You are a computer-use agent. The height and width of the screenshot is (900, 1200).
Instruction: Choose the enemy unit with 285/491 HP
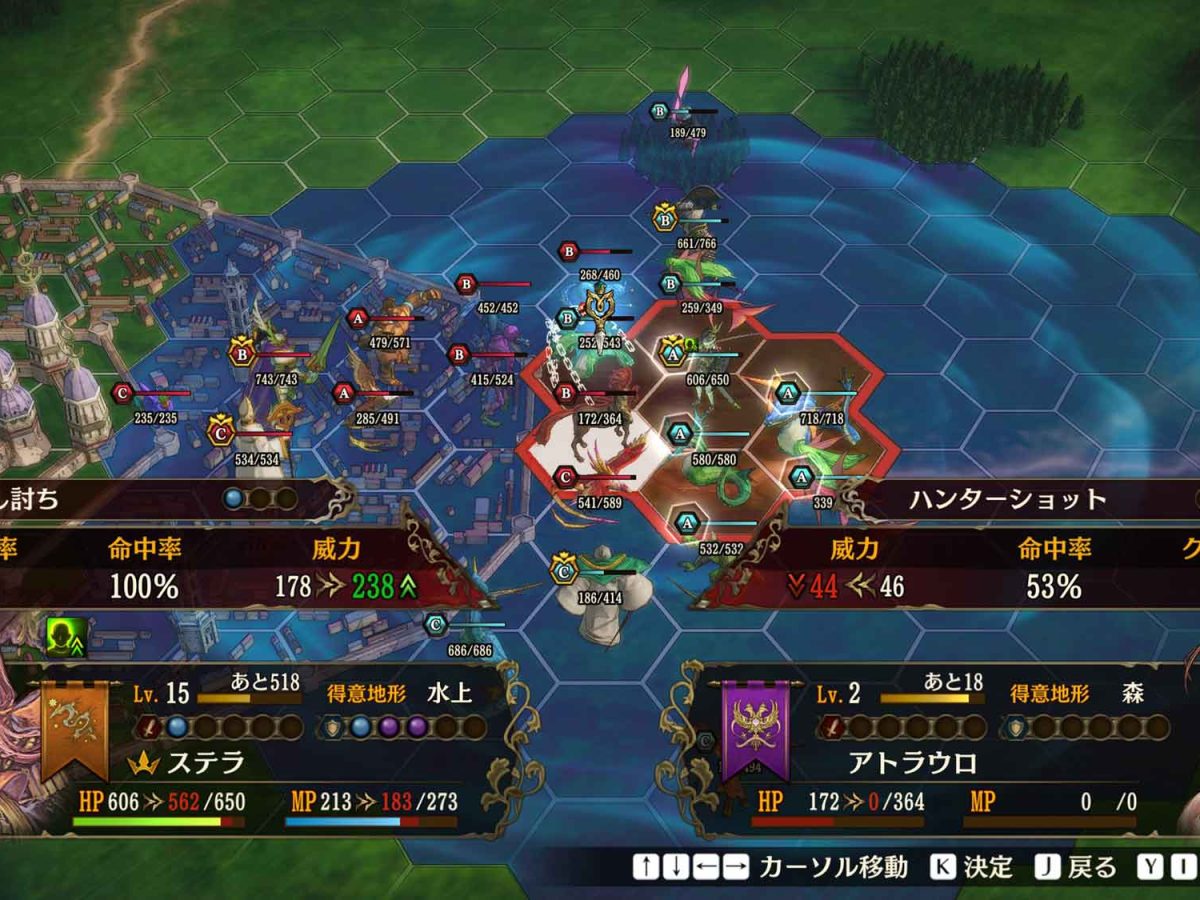pos(377,395)
